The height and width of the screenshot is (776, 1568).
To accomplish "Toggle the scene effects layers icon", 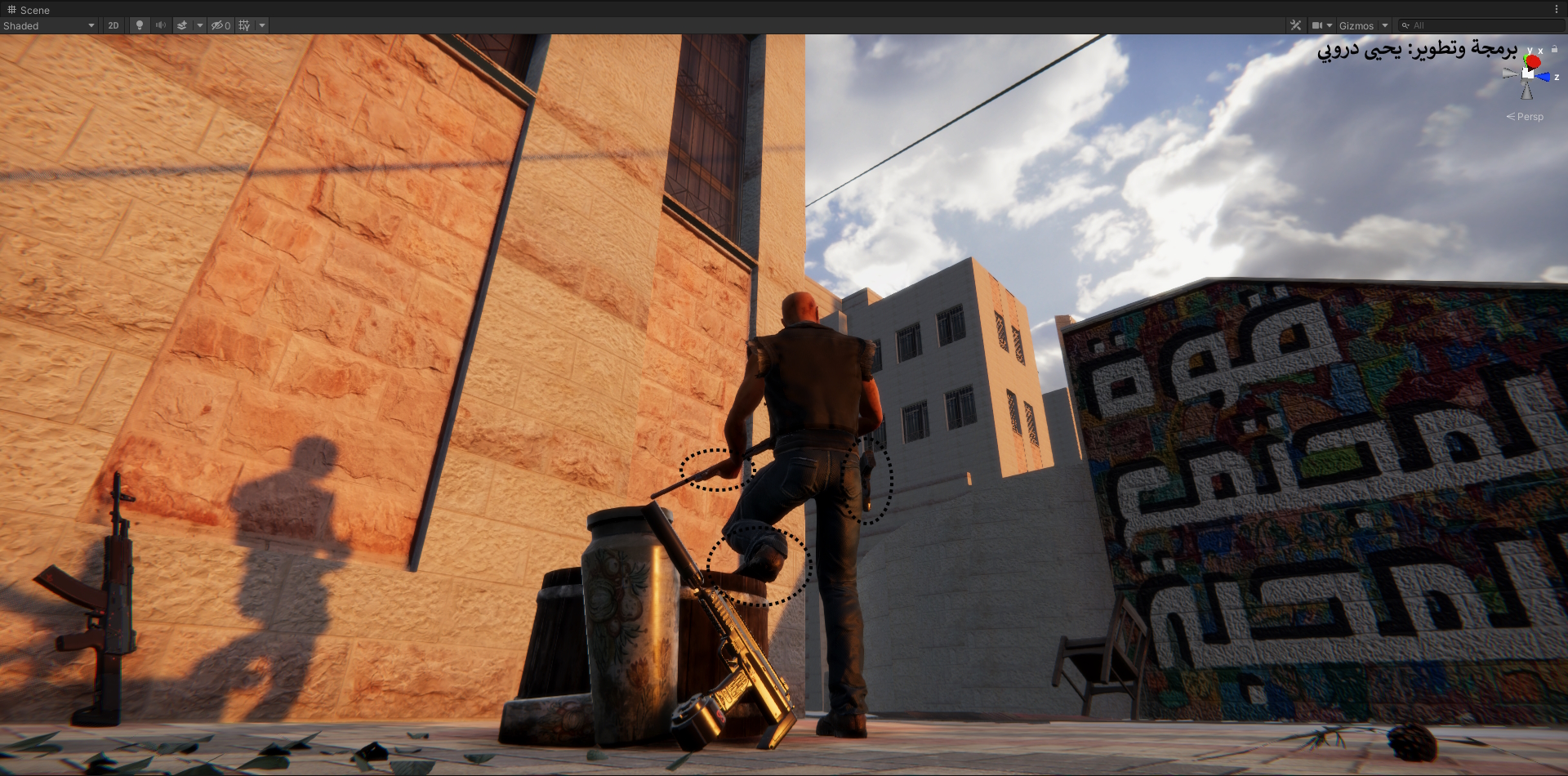I will click(x=182, y=25).
